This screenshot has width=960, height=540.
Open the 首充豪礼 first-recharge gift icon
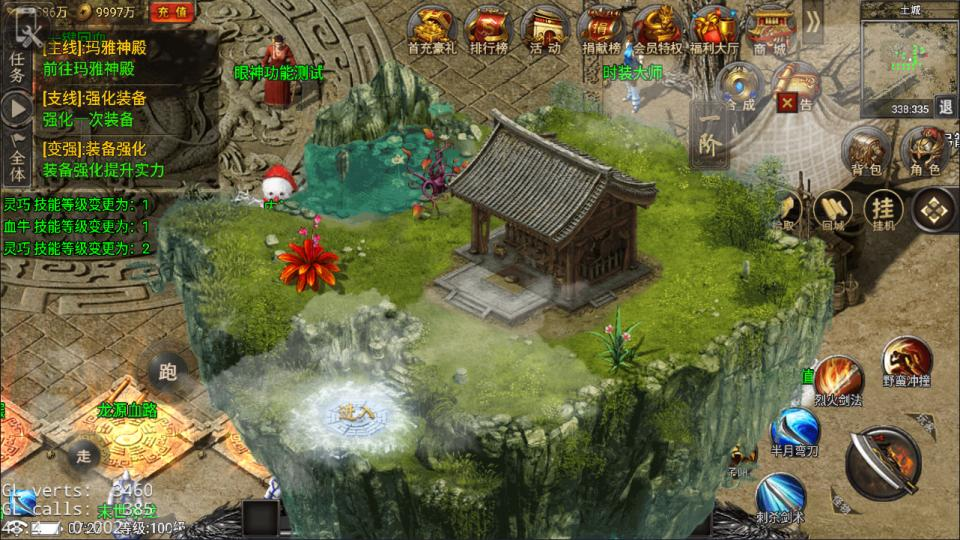(433, 28)
